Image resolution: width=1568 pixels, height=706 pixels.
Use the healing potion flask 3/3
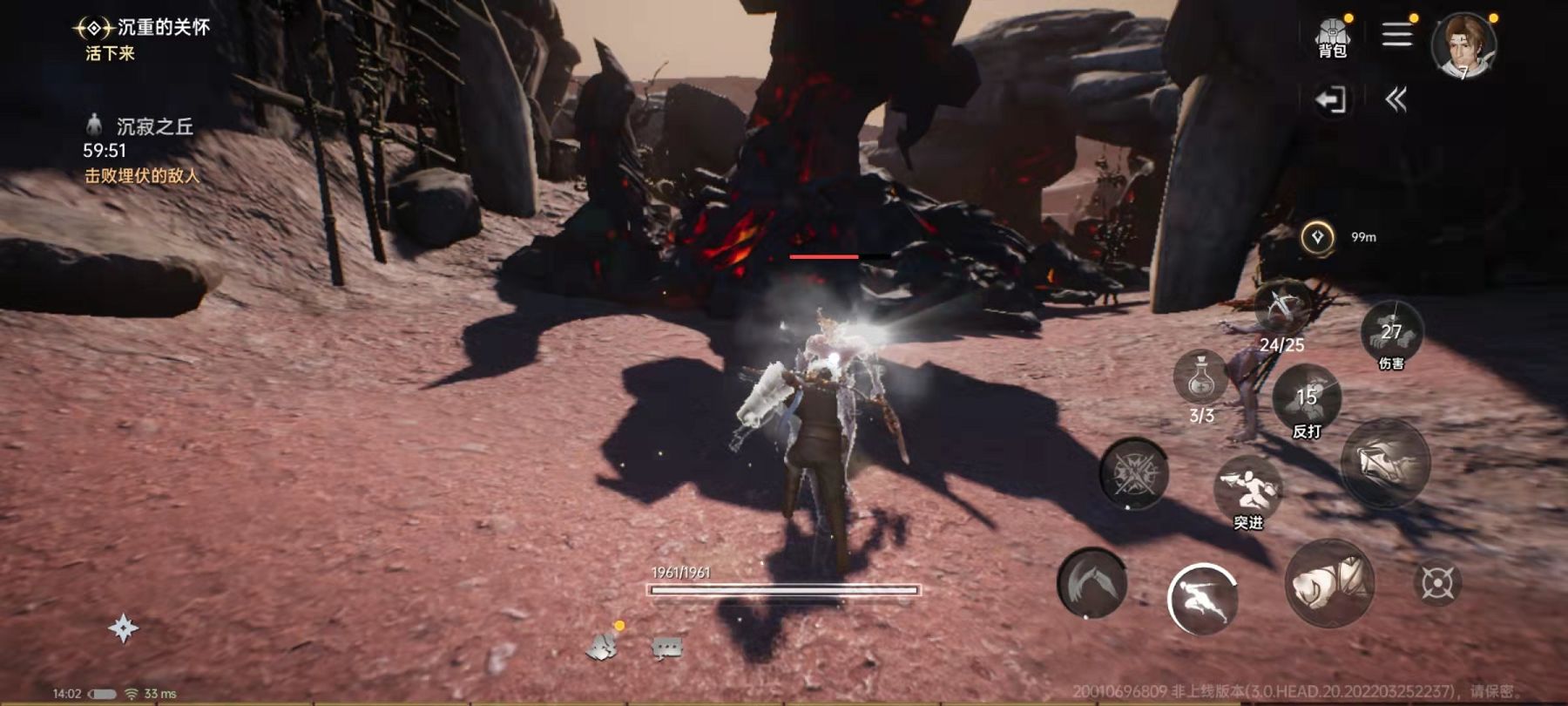click(1201, 379)
